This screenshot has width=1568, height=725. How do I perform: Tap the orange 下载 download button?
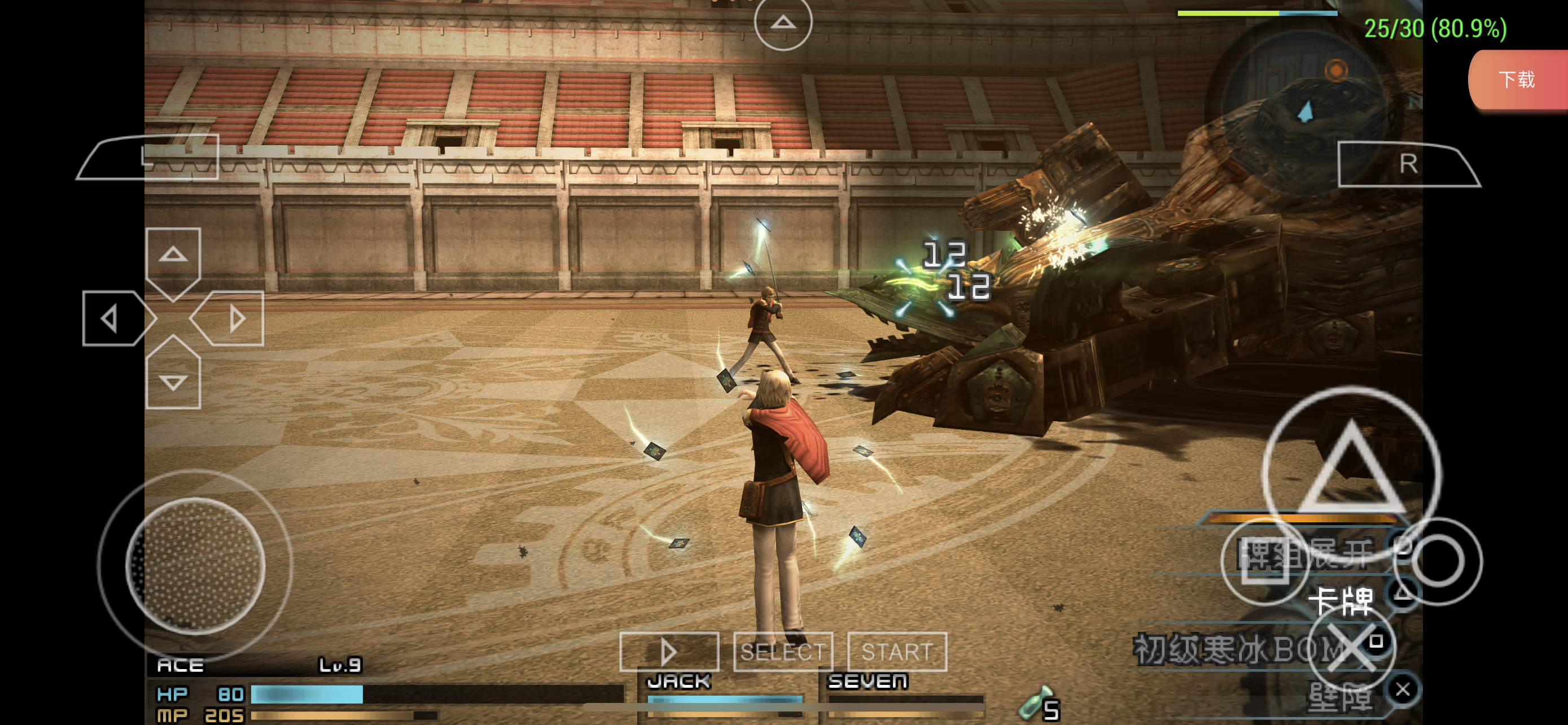tap(1517, 80)
